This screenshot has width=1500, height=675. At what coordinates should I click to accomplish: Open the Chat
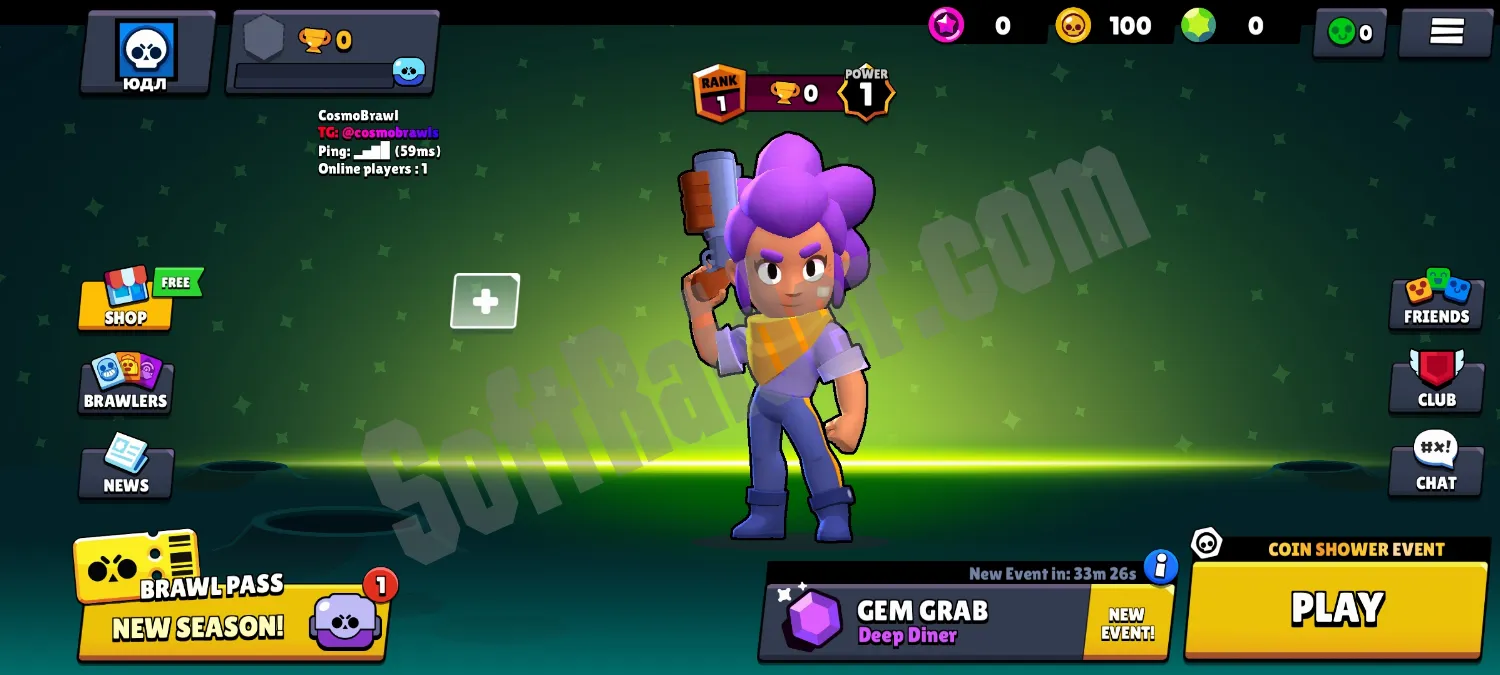coord(1436,465)
